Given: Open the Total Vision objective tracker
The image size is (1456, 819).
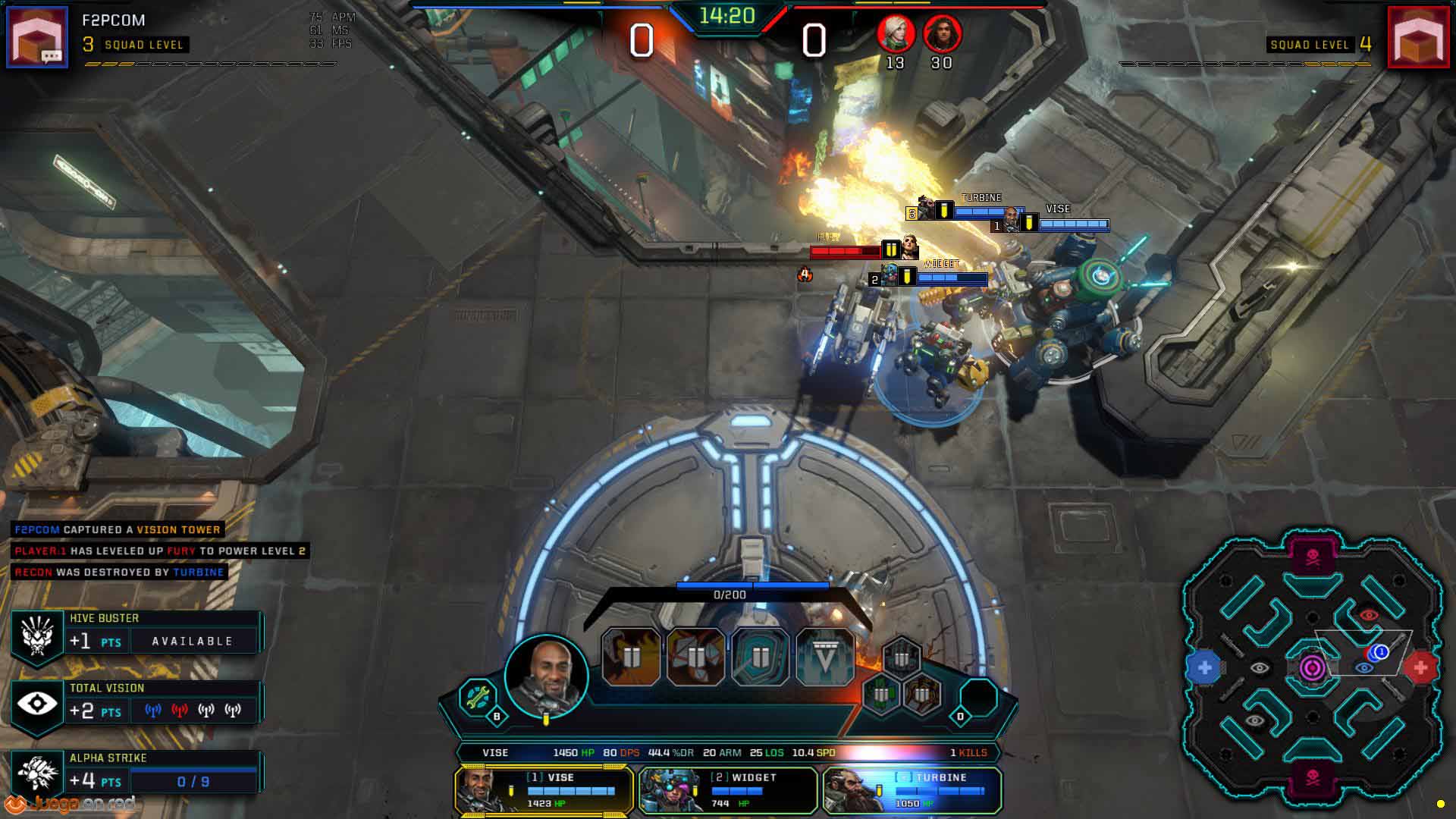Looking at the screenshot, I should (136, 702).
